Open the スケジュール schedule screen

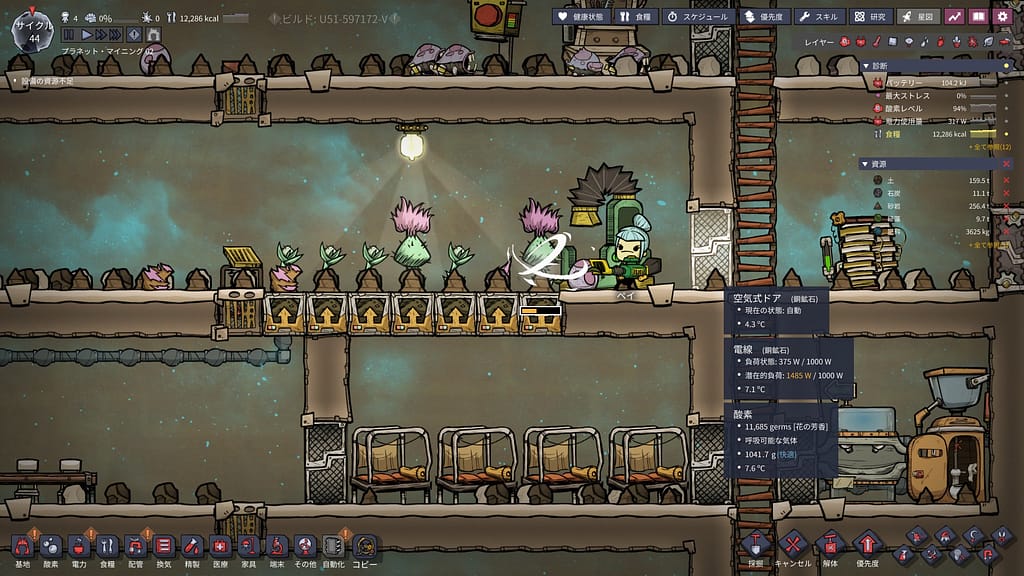(x=697, y=16)
